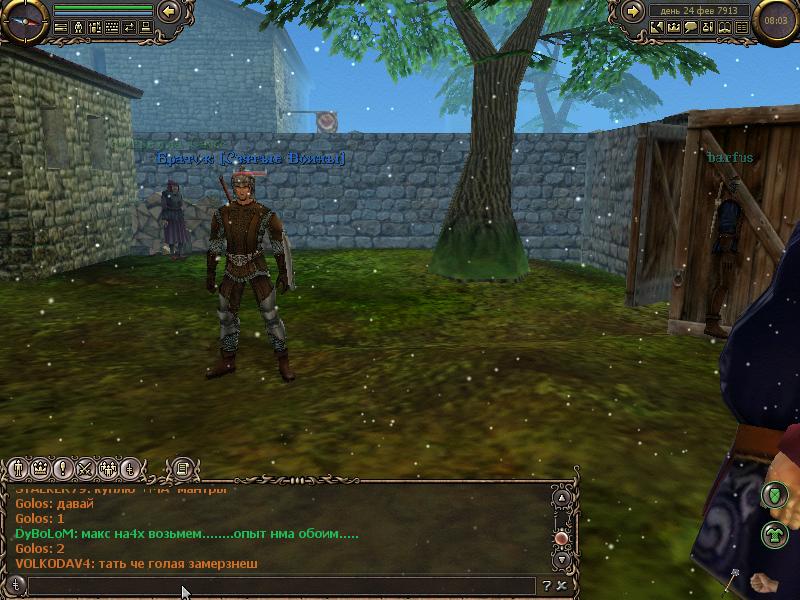
Task: Select the crossed swords chat tab
Action: [x=84, y=468]
